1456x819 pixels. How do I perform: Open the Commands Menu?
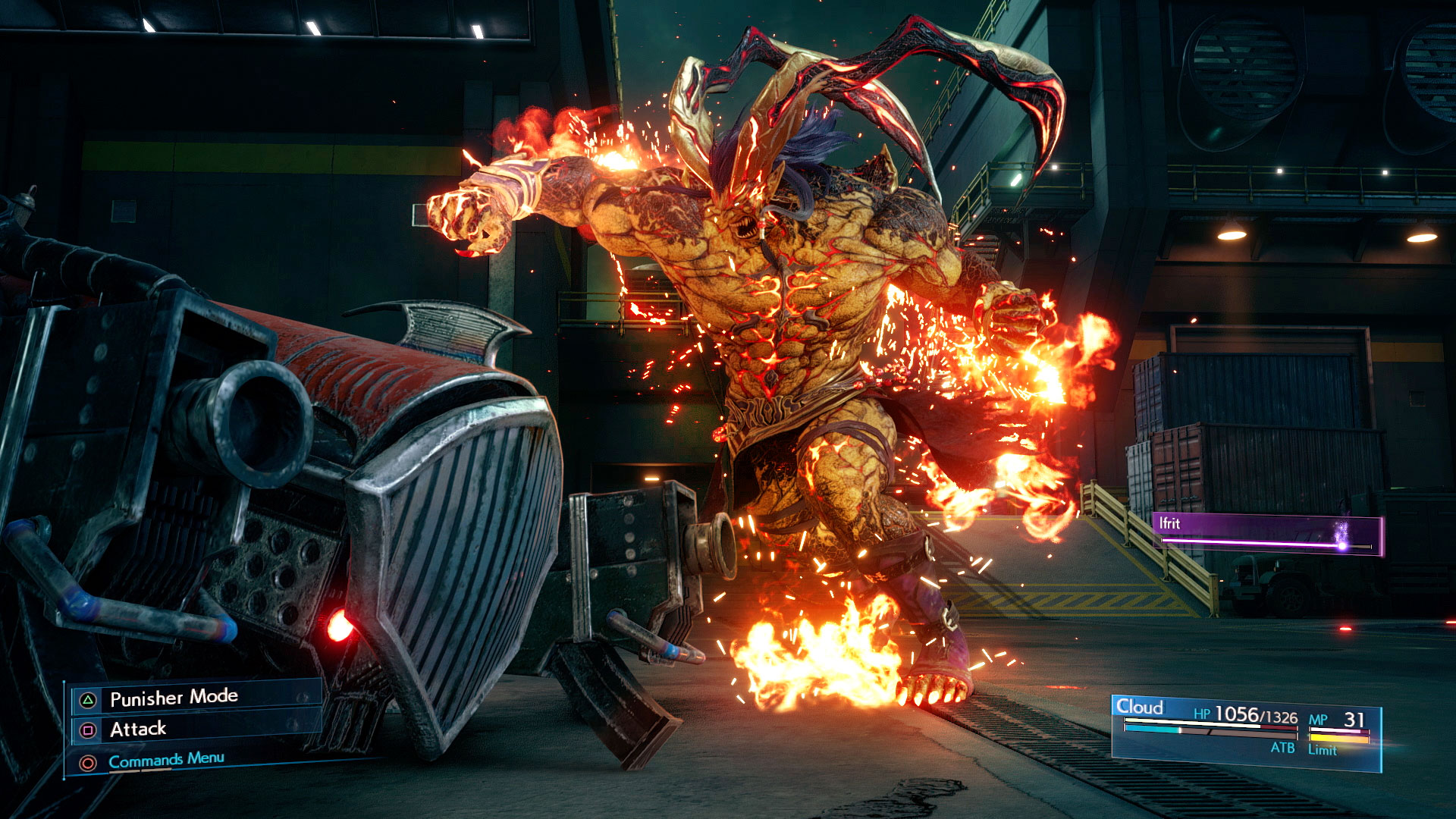pos(166,760)
